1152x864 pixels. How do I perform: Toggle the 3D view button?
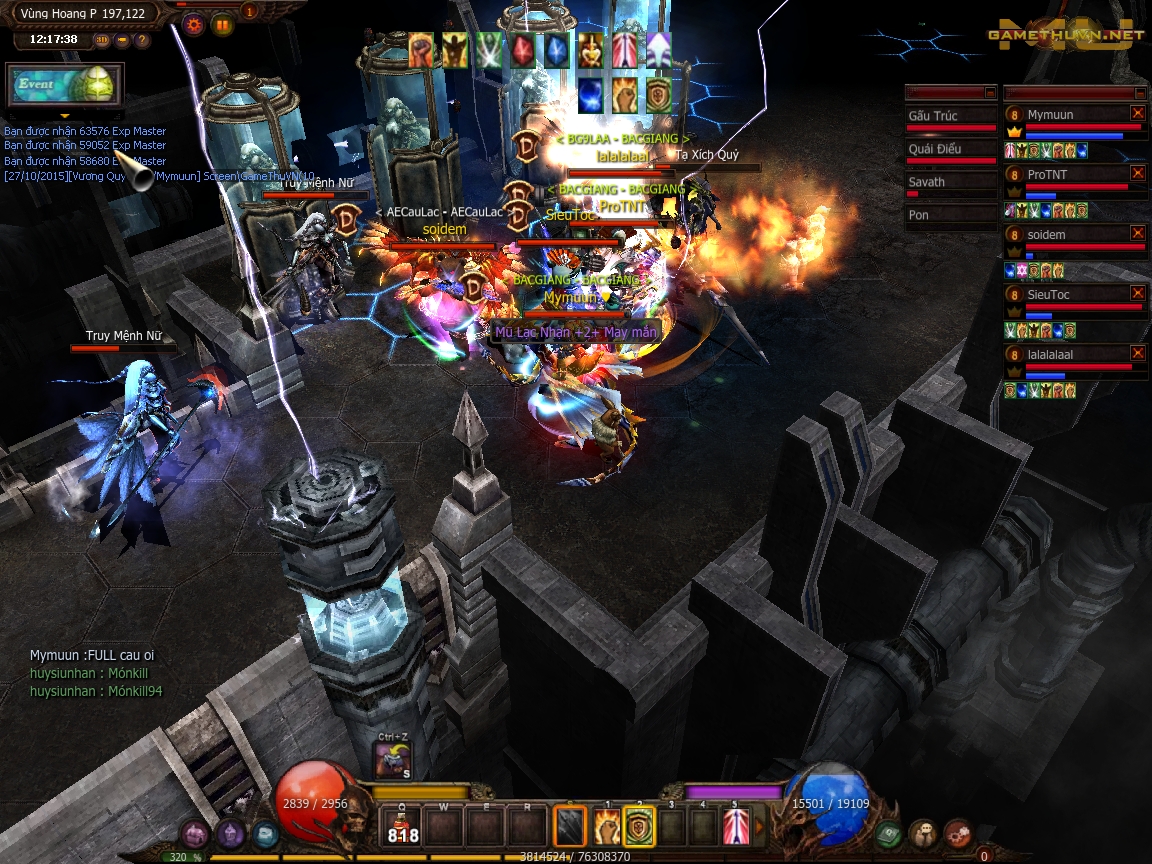tap(103, 40)
